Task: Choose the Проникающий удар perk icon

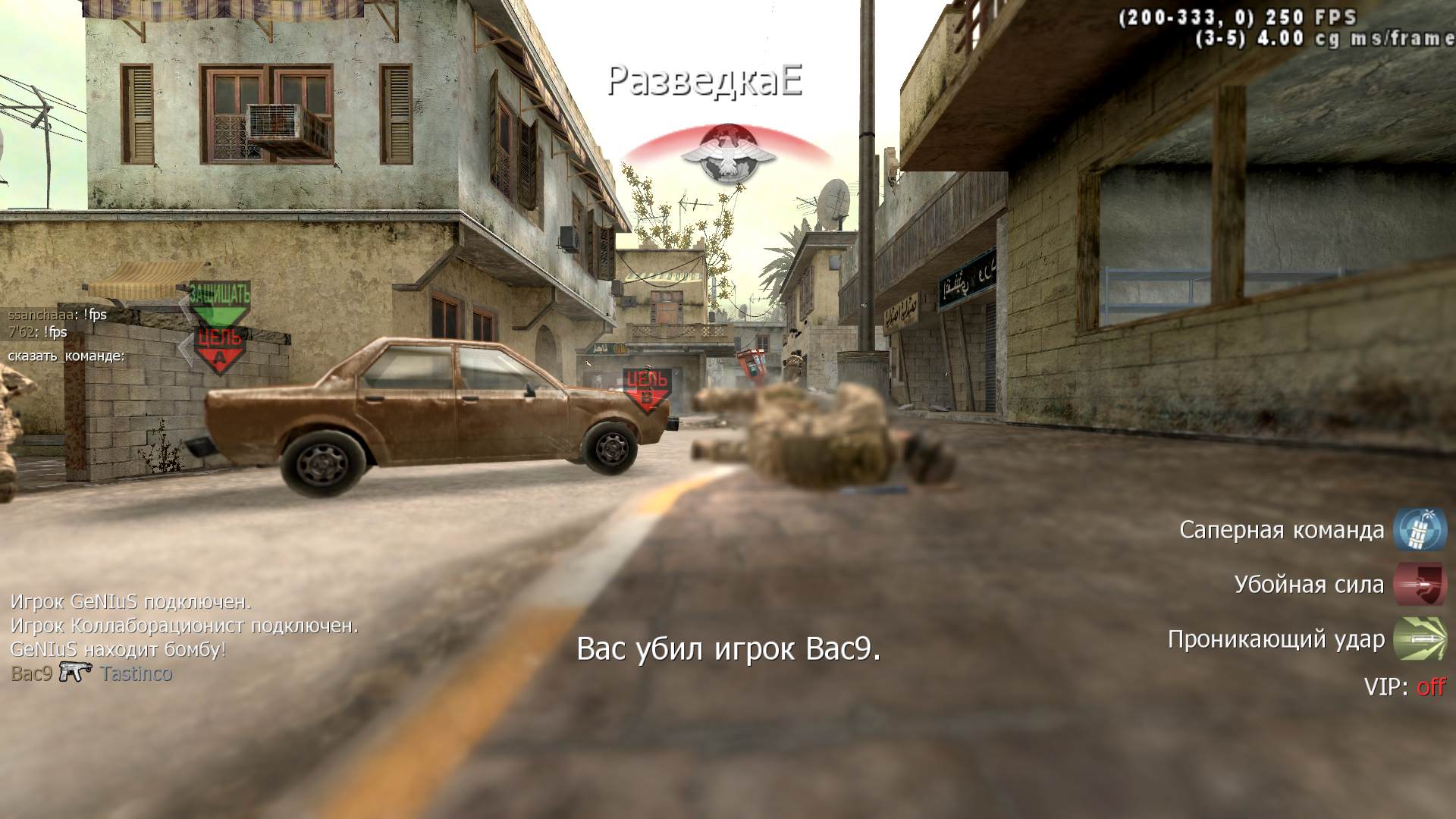Action: coord(1420,639)
